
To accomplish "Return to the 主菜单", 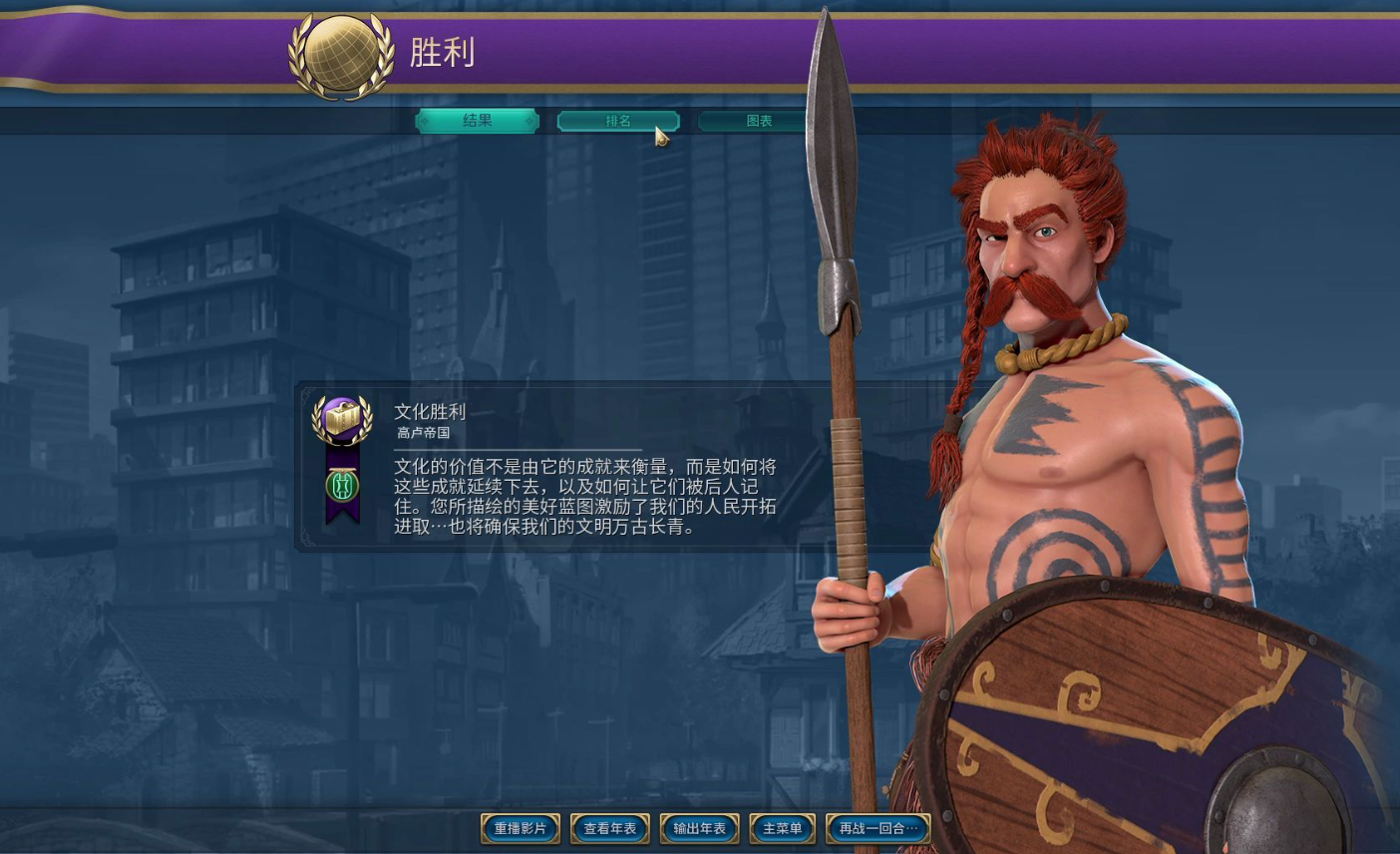I will click(782, 828).
